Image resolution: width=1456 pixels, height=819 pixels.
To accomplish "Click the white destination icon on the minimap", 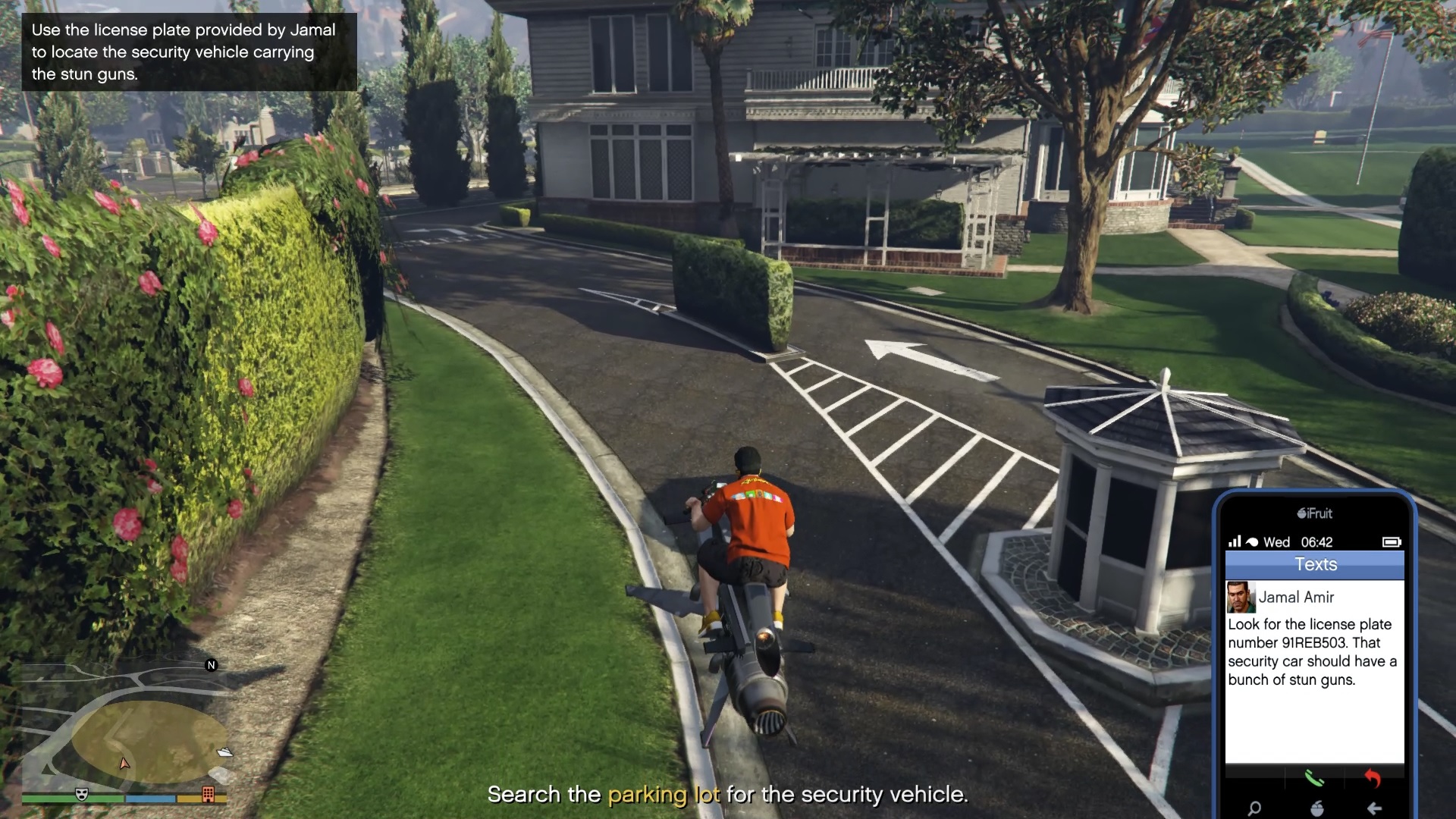I will 224,752.
